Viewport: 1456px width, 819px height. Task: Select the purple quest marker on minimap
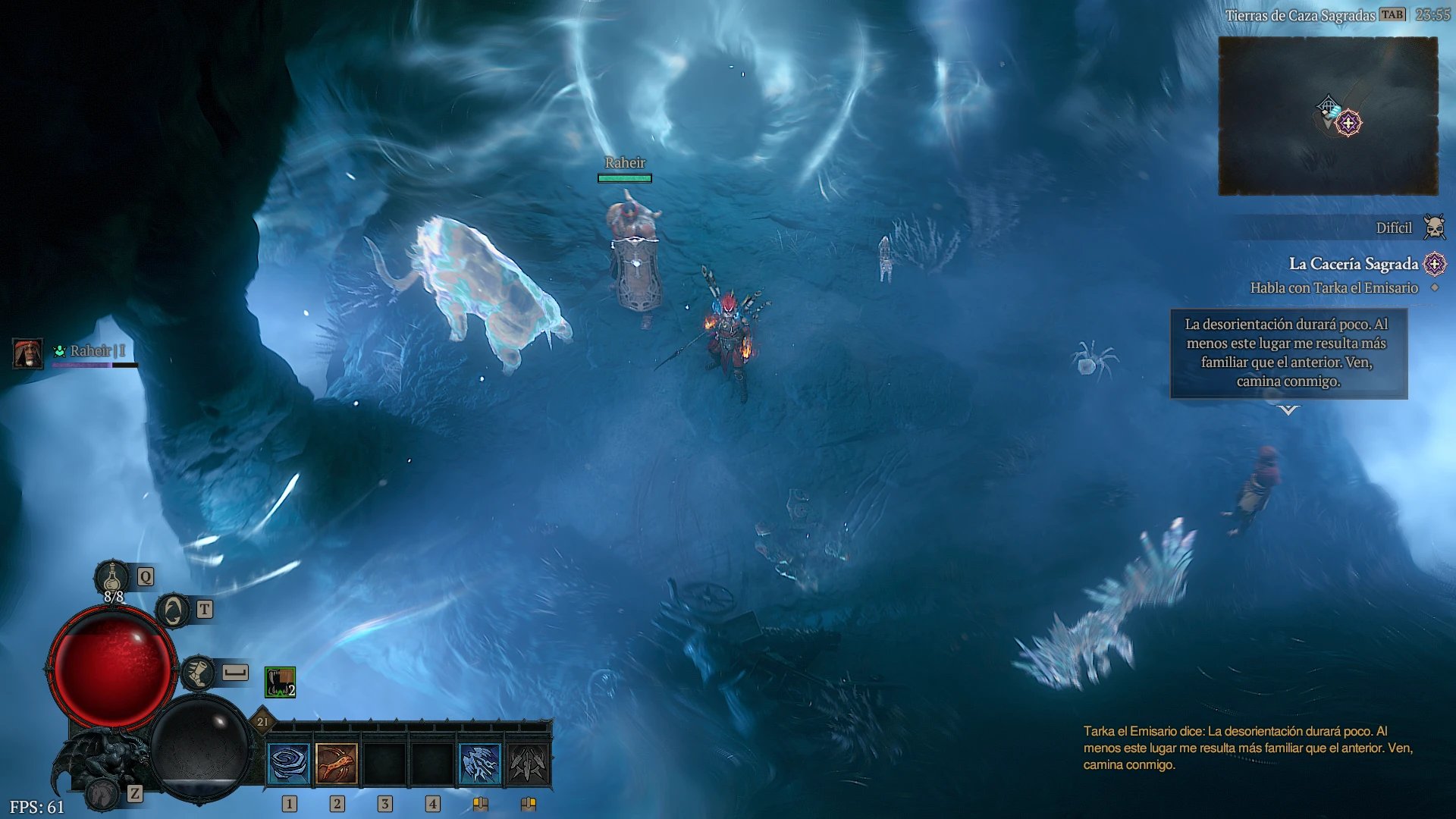1348,123
